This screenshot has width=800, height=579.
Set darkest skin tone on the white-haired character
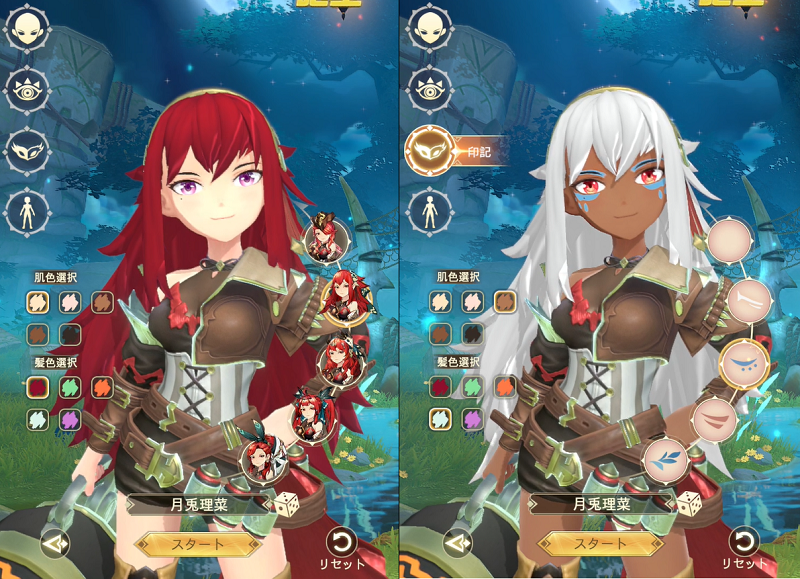469,333
